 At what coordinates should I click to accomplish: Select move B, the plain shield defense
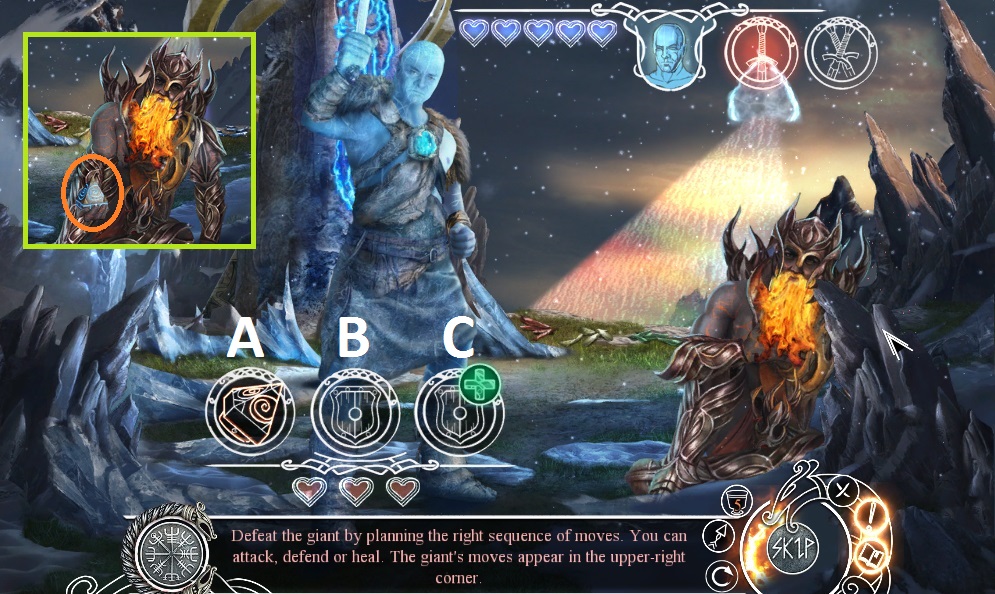pyautogui.click(x=354, y=411)
